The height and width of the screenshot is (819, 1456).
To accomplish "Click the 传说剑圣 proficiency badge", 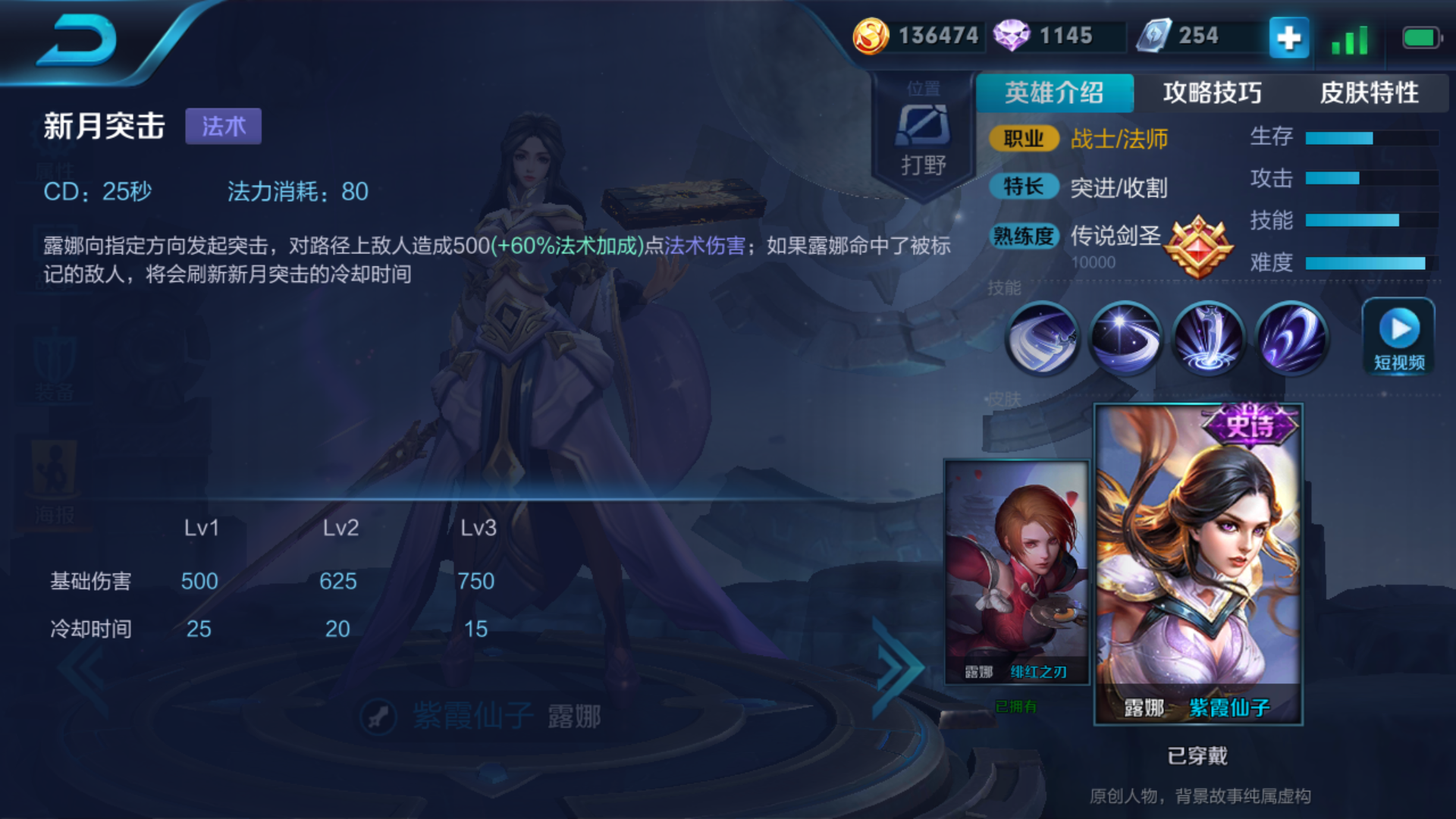I will pos(1199,246).
